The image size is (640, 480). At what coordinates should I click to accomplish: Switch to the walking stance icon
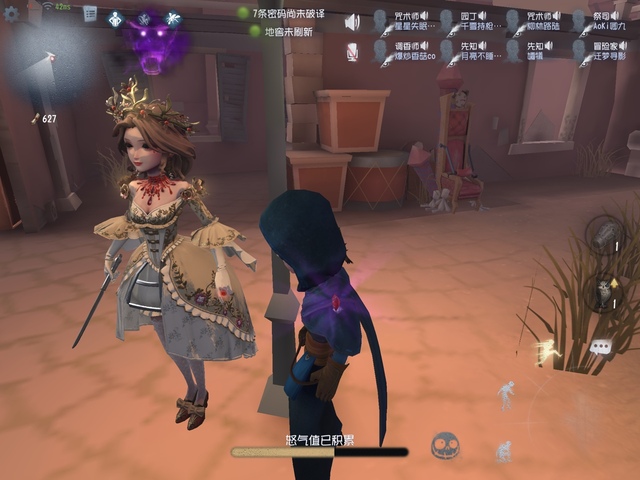(507, 390)
